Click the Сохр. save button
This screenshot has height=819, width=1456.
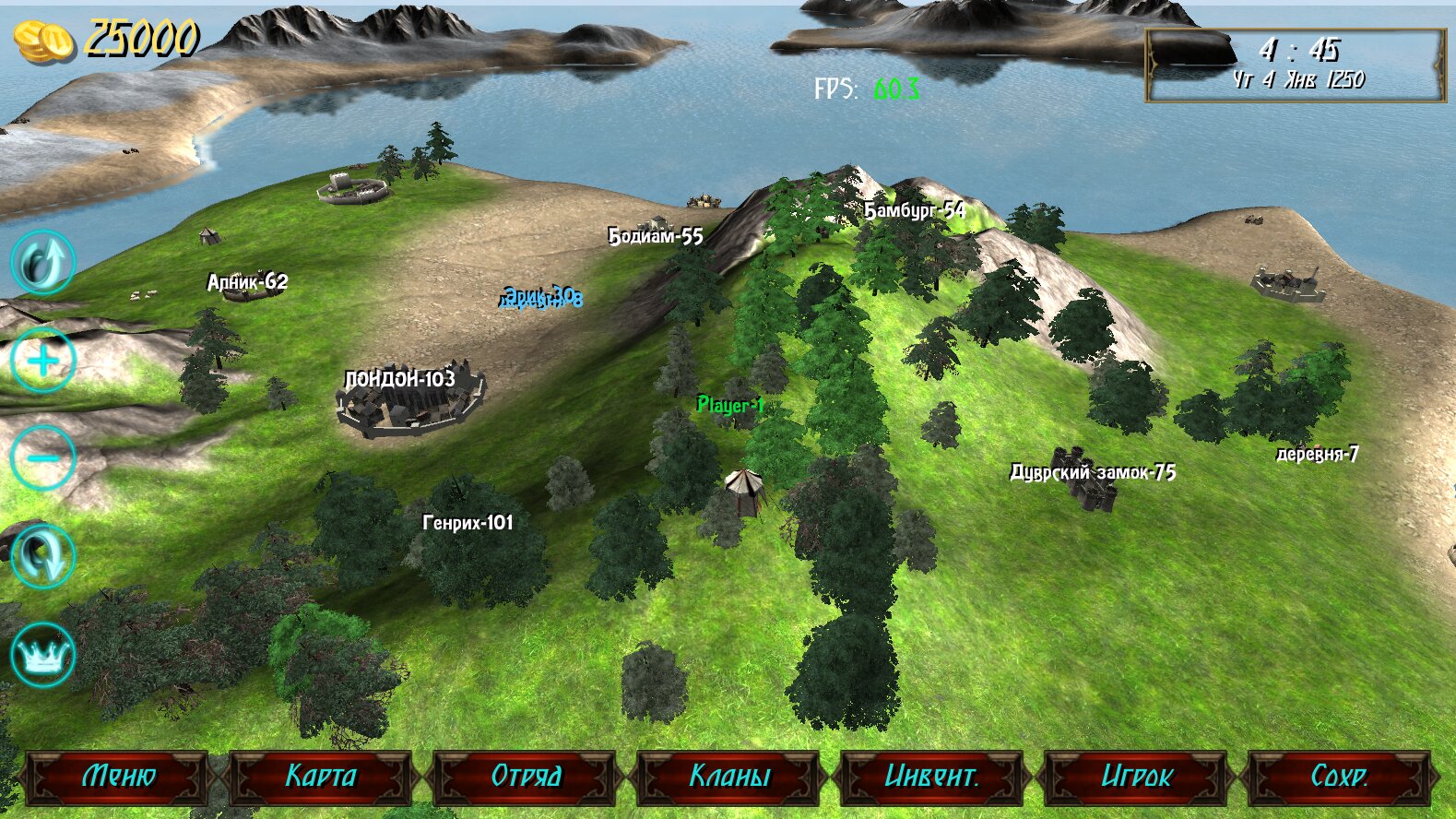click(x=1339, y=777)
